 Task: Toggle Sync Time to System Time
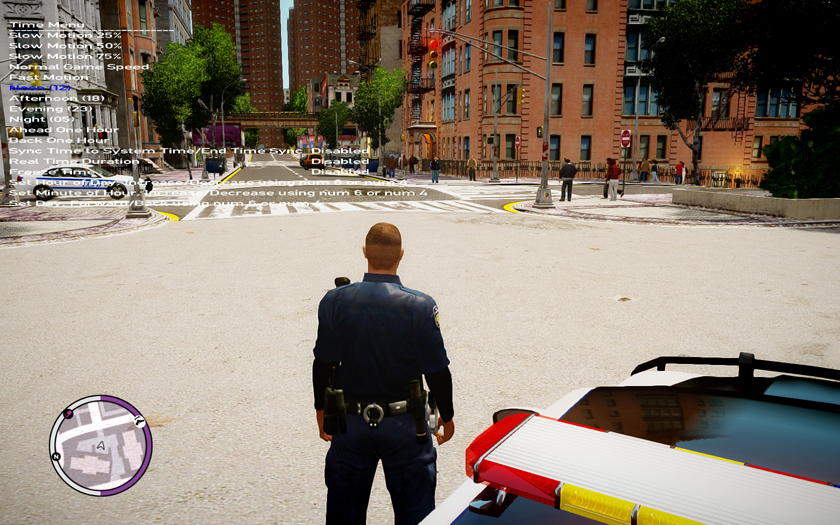coord(150,150)
